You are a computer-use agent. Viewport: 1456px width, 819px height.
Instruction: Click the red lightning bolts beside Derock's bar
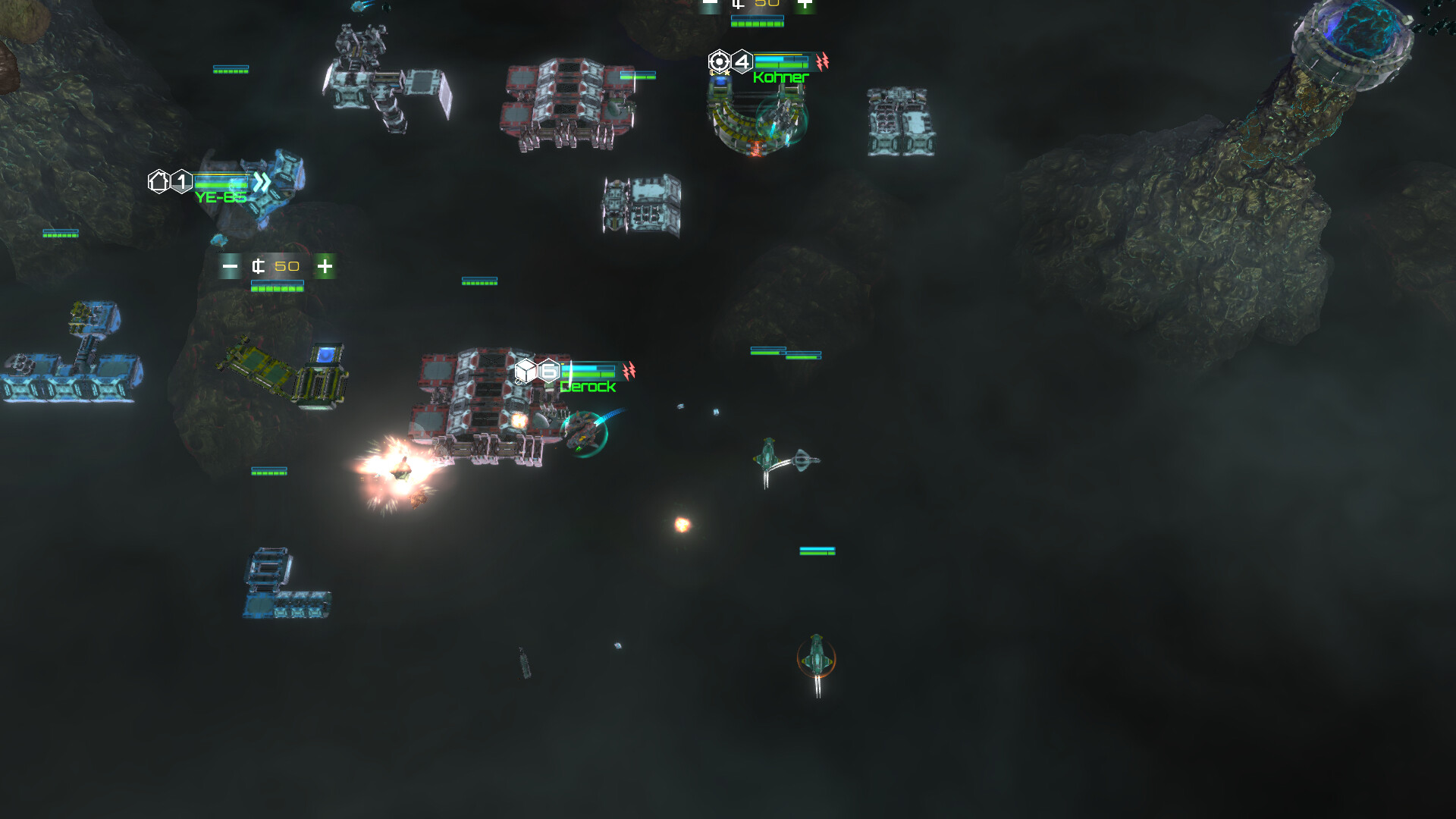click(x=629, y=371)
